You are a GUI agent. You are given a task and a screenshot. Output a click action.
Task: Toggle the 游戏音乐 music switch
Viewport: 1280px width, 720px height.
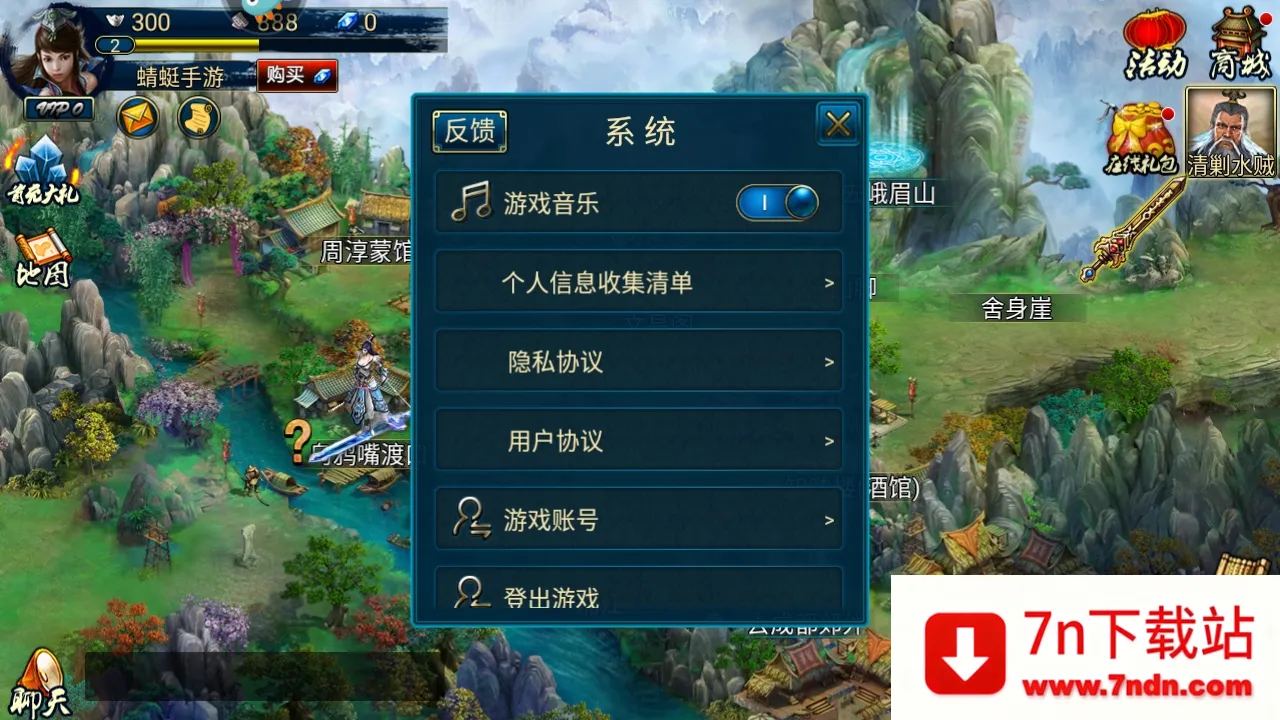click(x=778, y=202)
